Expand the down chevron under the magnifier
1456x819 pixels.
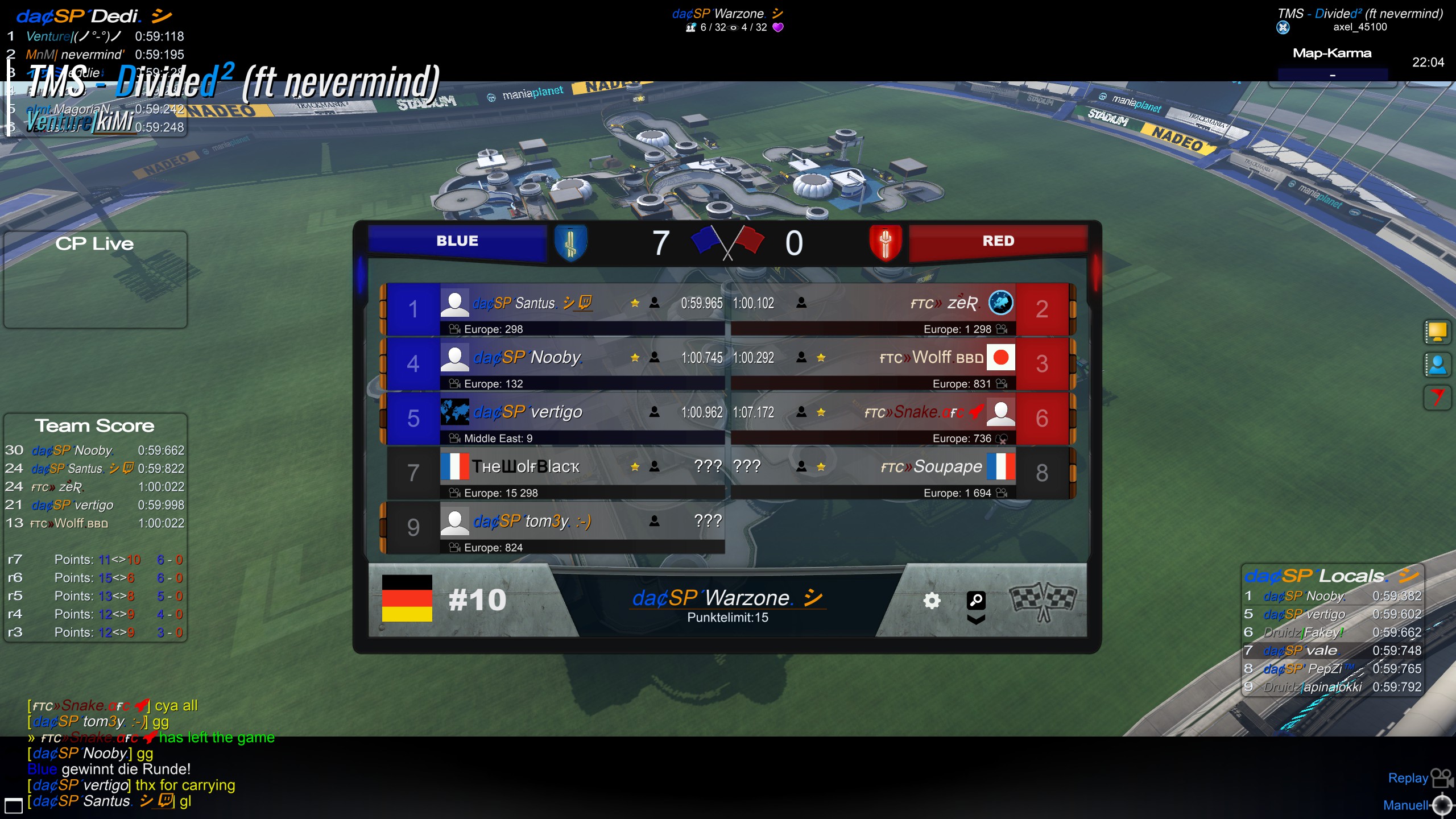pyautogui.click(x=976, y=620)
